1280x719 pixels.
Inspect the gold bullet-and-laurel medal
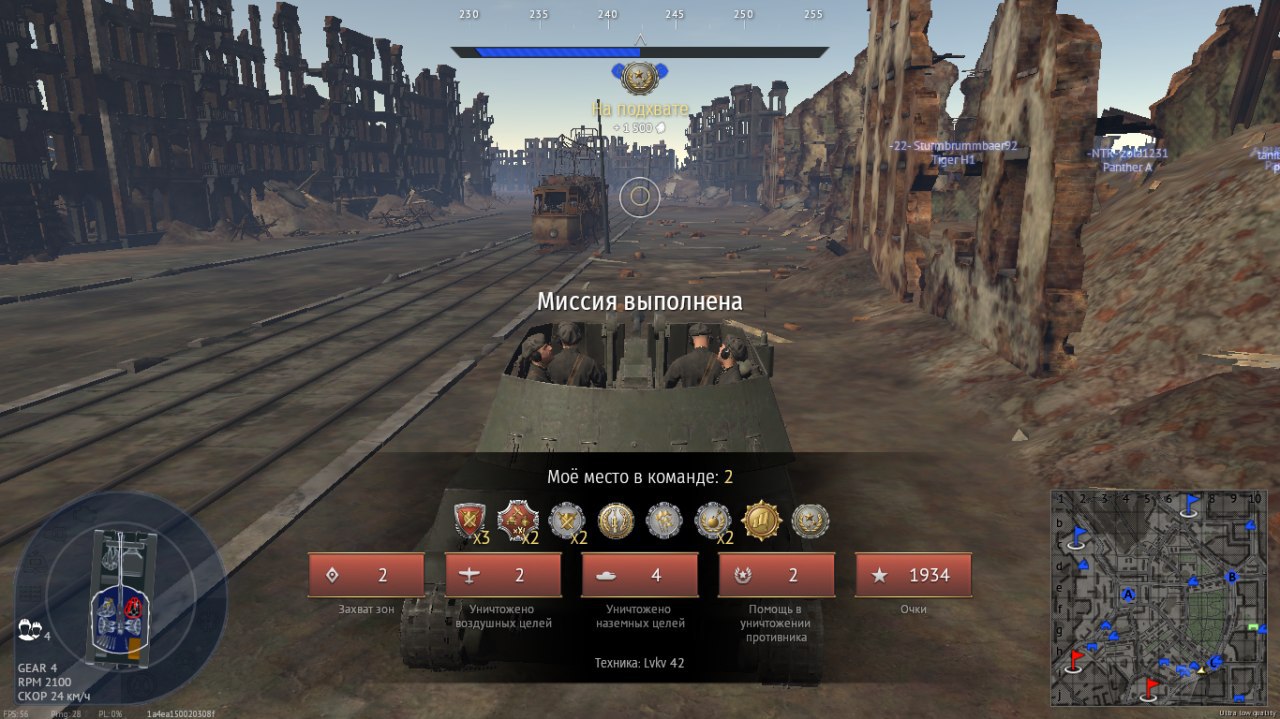pyautogui.click(x=616, y=520)
